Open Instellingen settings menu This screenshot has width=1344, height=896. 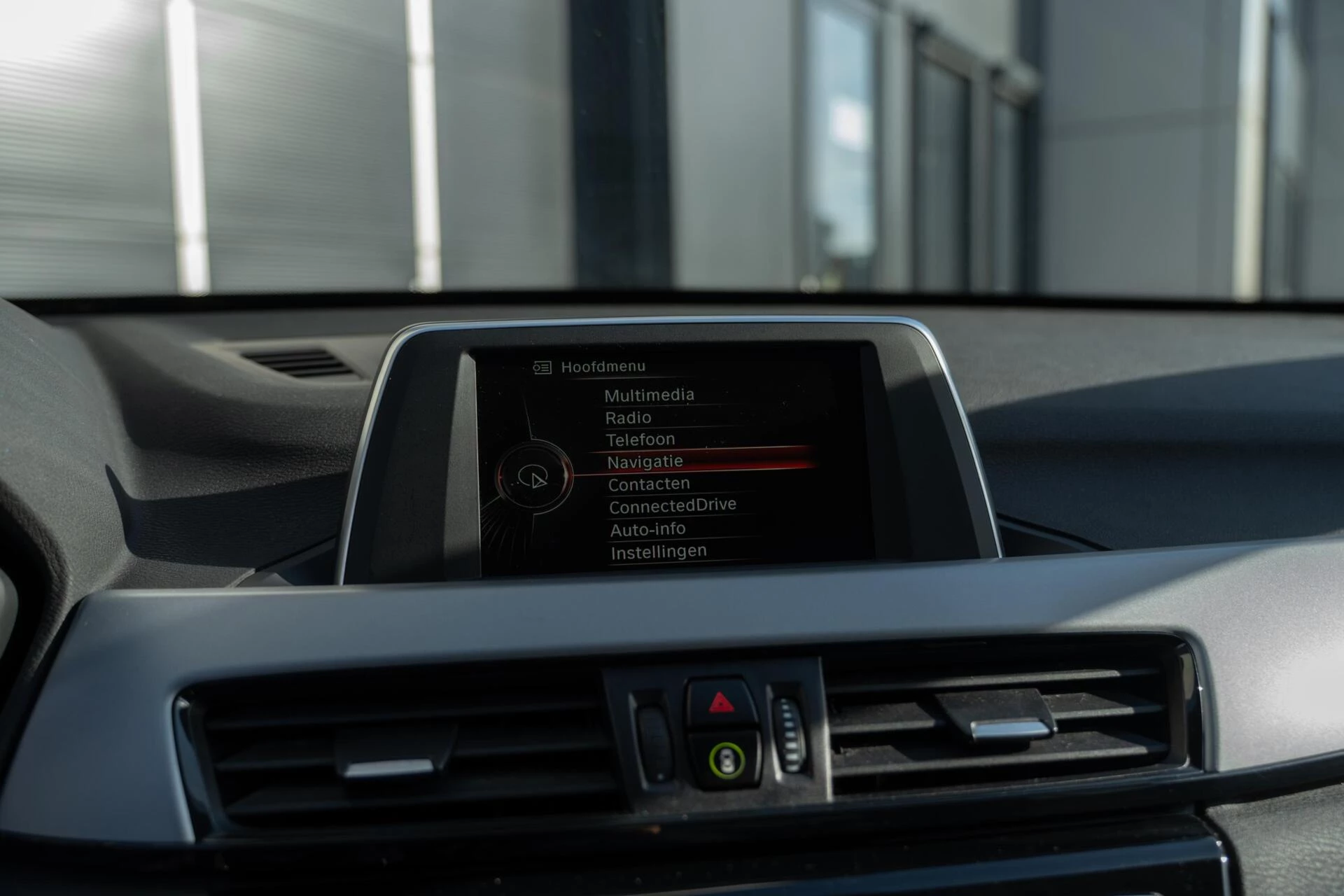[658, 552]
